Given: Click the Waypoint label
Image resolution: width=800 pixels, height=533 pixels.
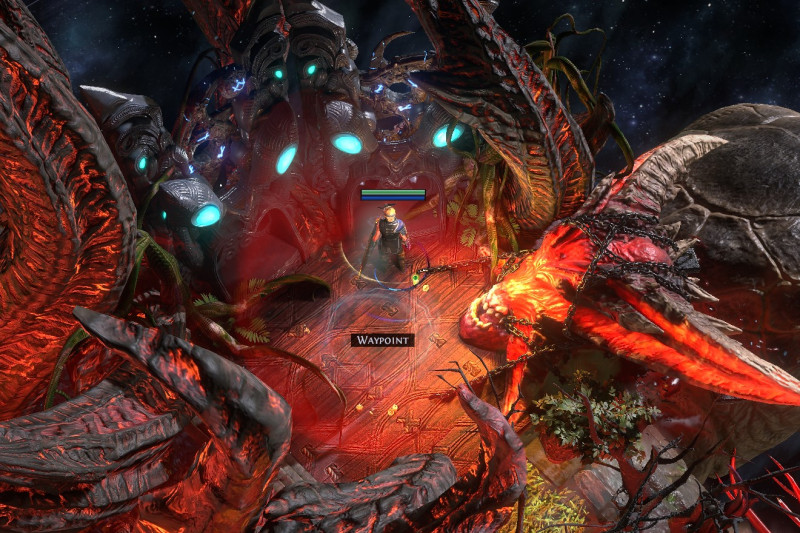Looking at the screenshot, I should [x=382, y=340].
